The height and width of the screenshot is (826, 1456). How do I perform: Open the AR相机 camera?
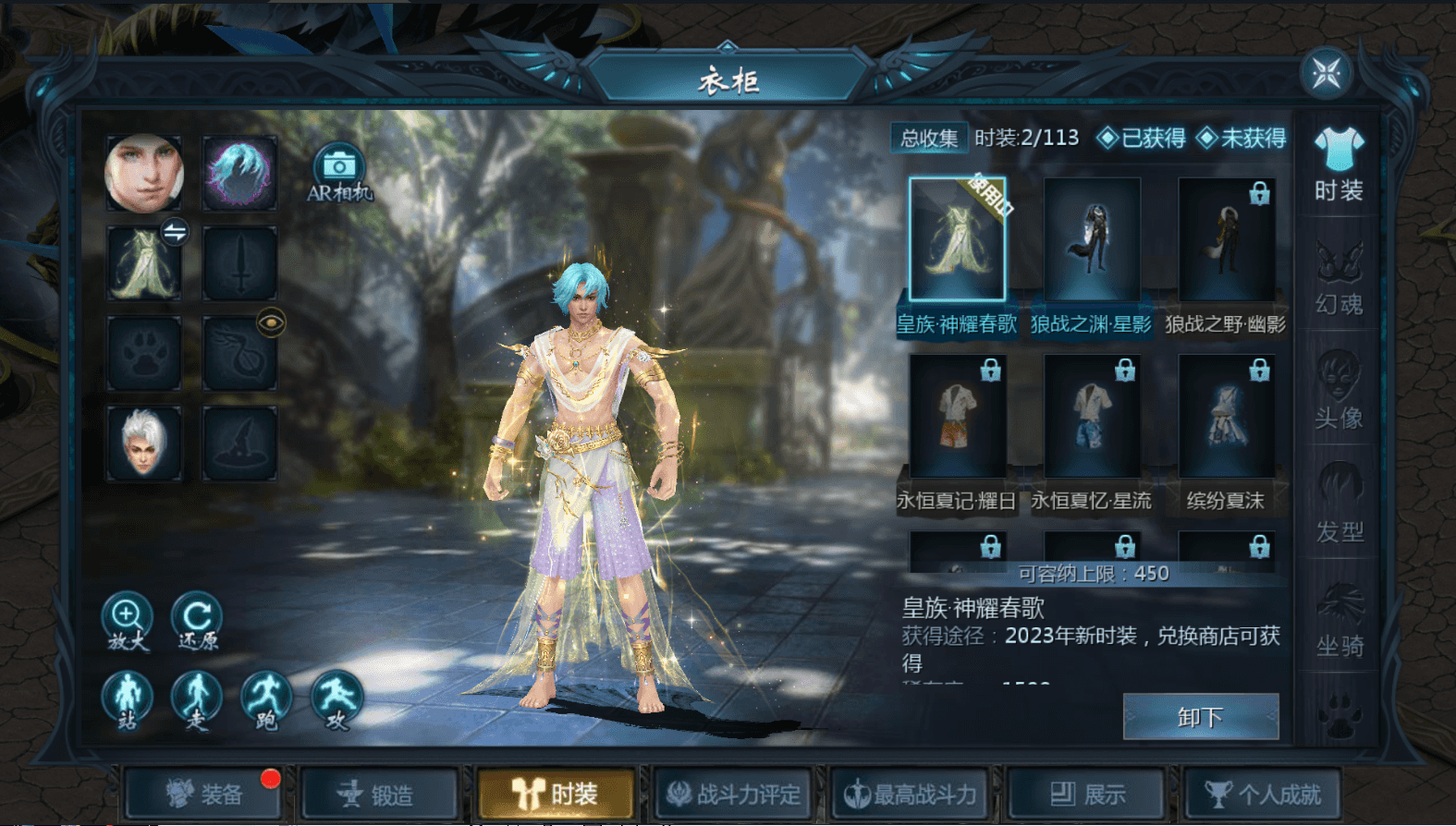[339, 173]
